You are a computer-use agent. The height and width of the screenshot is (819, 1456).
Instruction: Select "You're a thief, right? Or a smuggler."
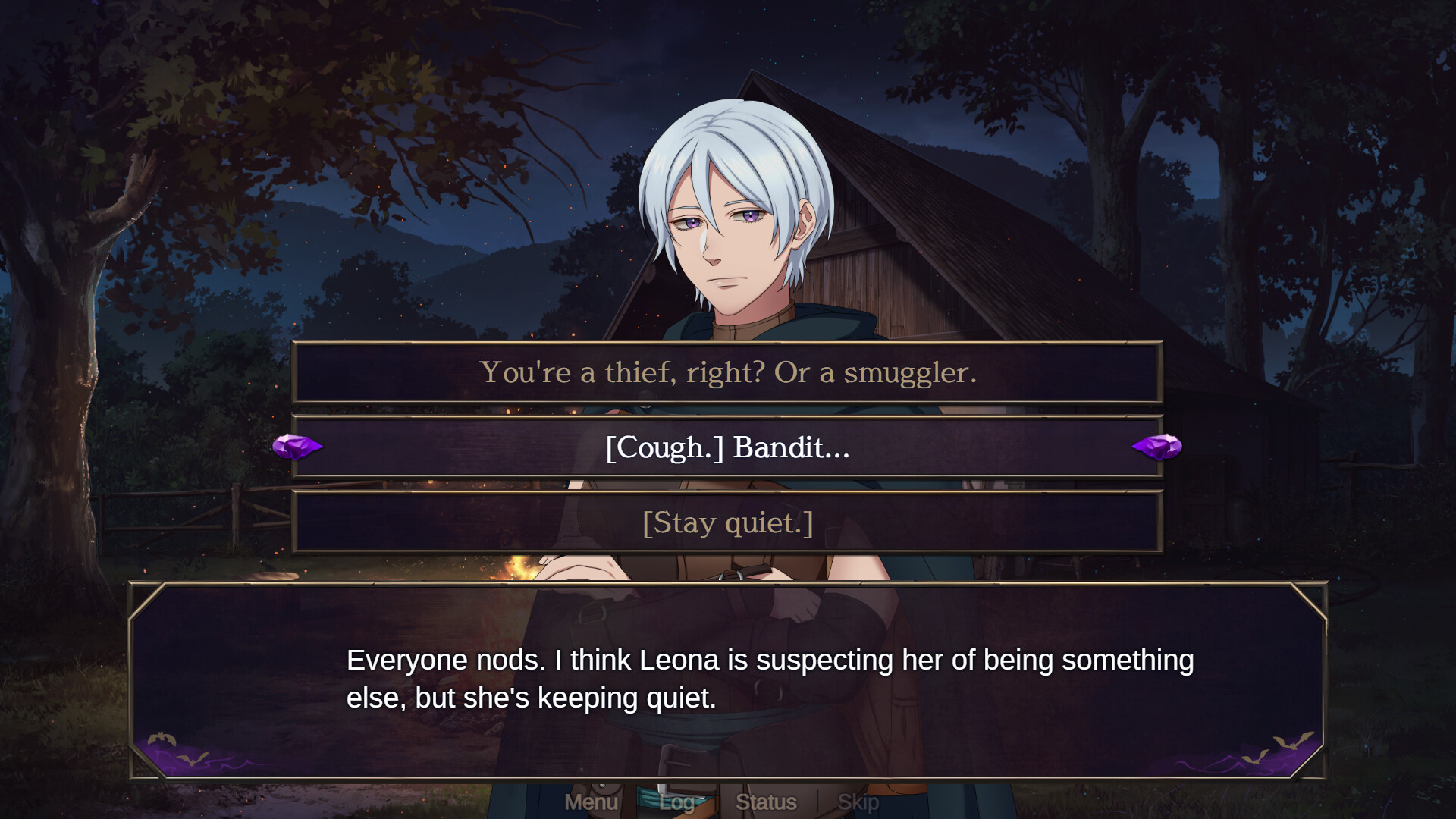point(728,373)
